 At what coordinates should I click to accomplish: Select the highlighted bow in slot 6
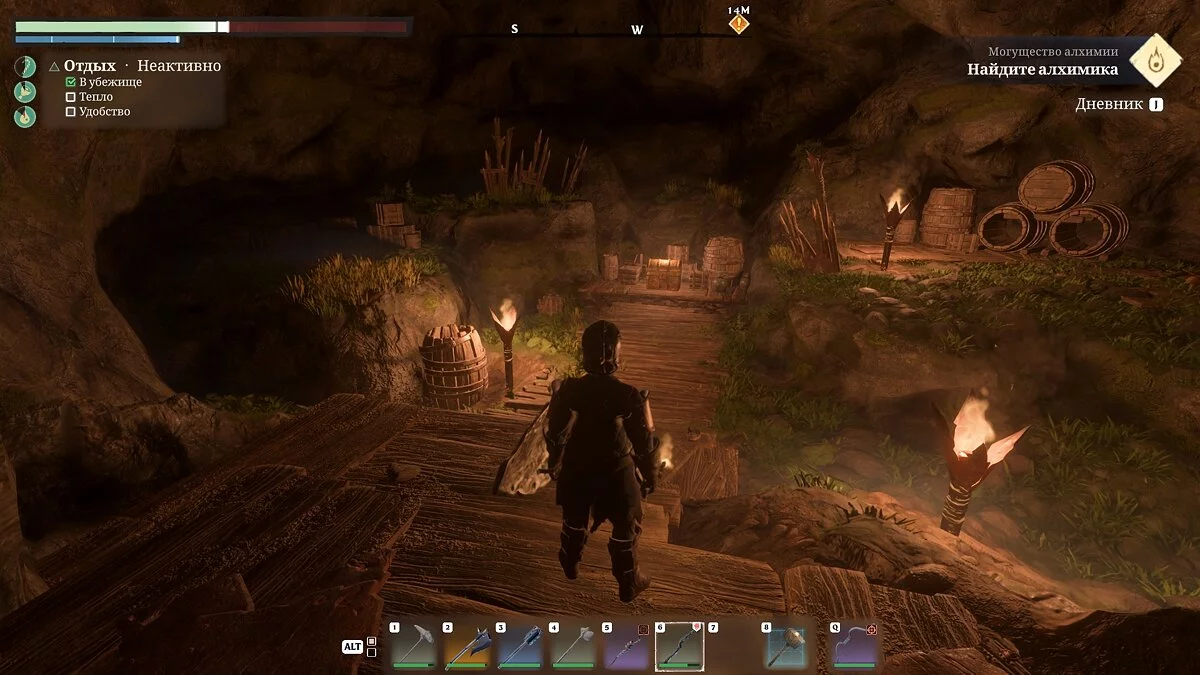pyautogui.click(x=679, y=645)
